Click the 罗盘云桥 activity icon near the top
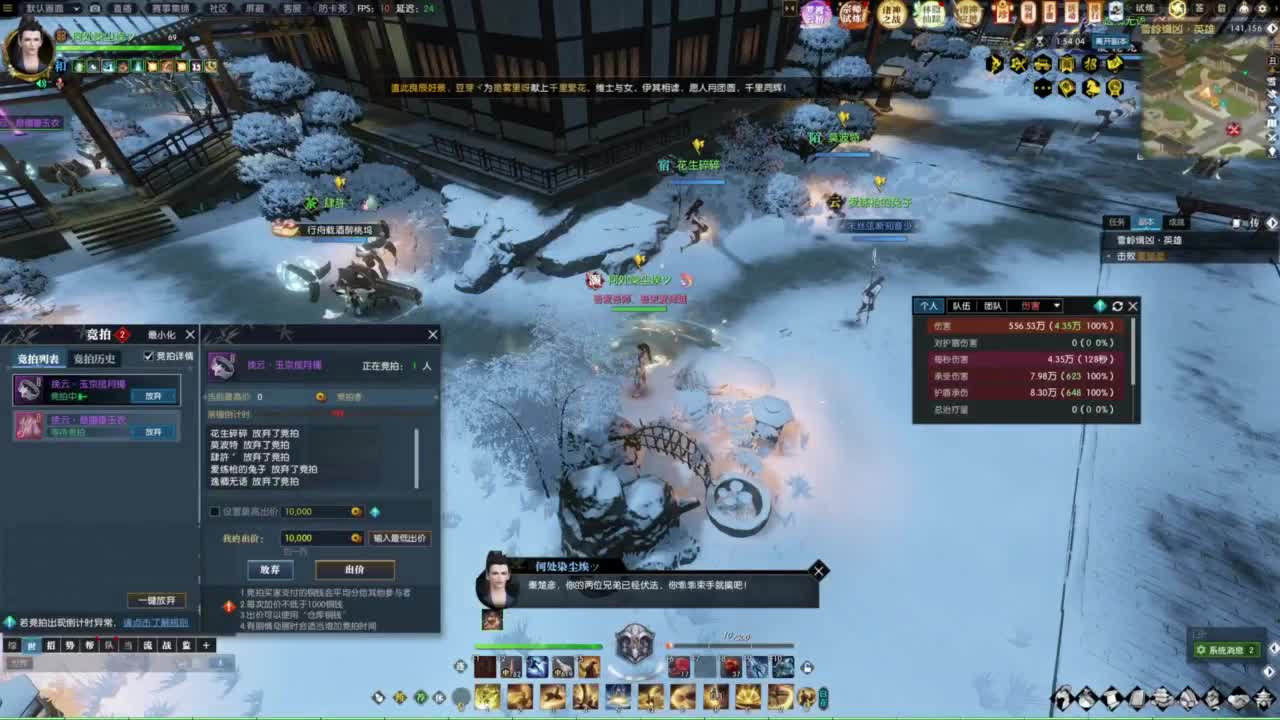This screenshot has height=720, width=1280. click(814, 16)
